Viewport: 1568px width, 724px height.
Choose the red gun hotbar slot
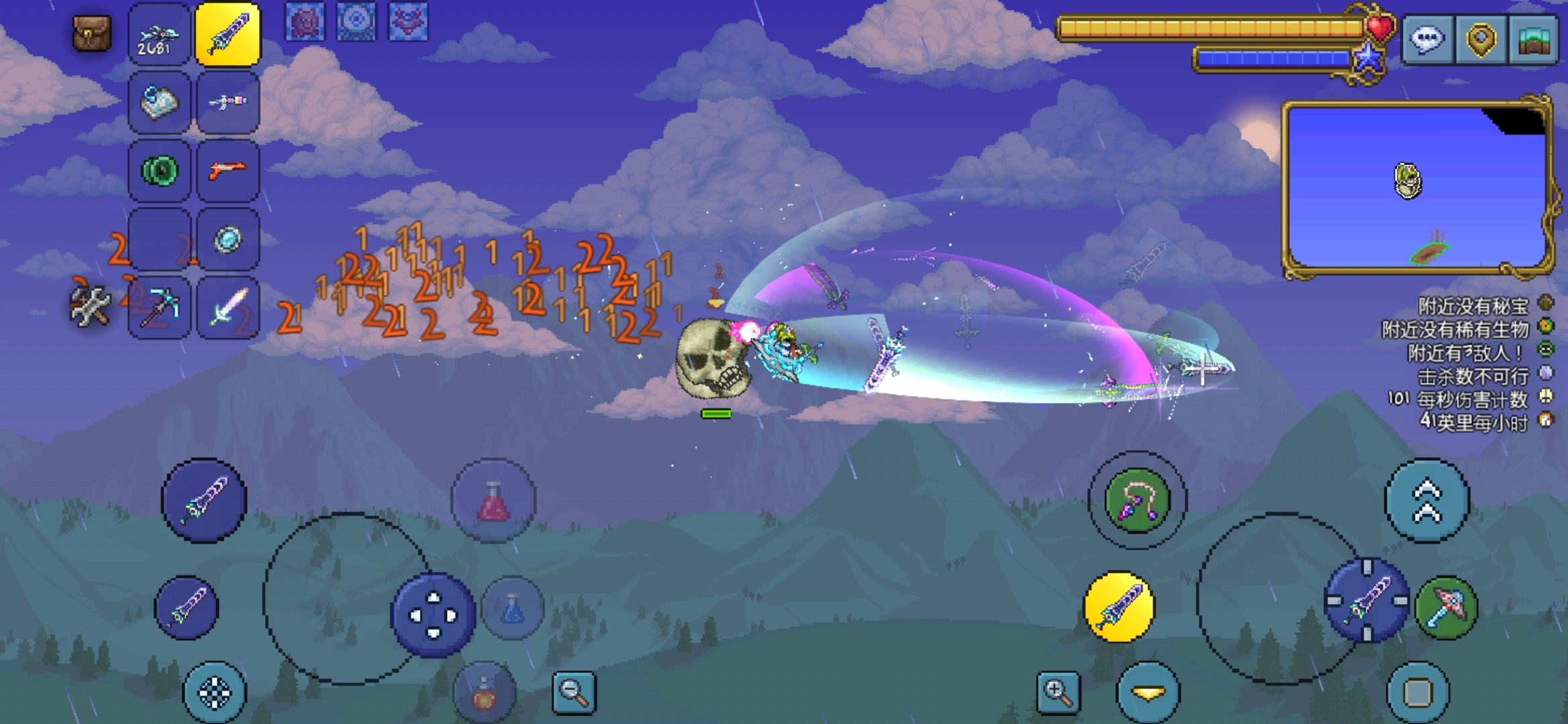[x=228, y=171]
